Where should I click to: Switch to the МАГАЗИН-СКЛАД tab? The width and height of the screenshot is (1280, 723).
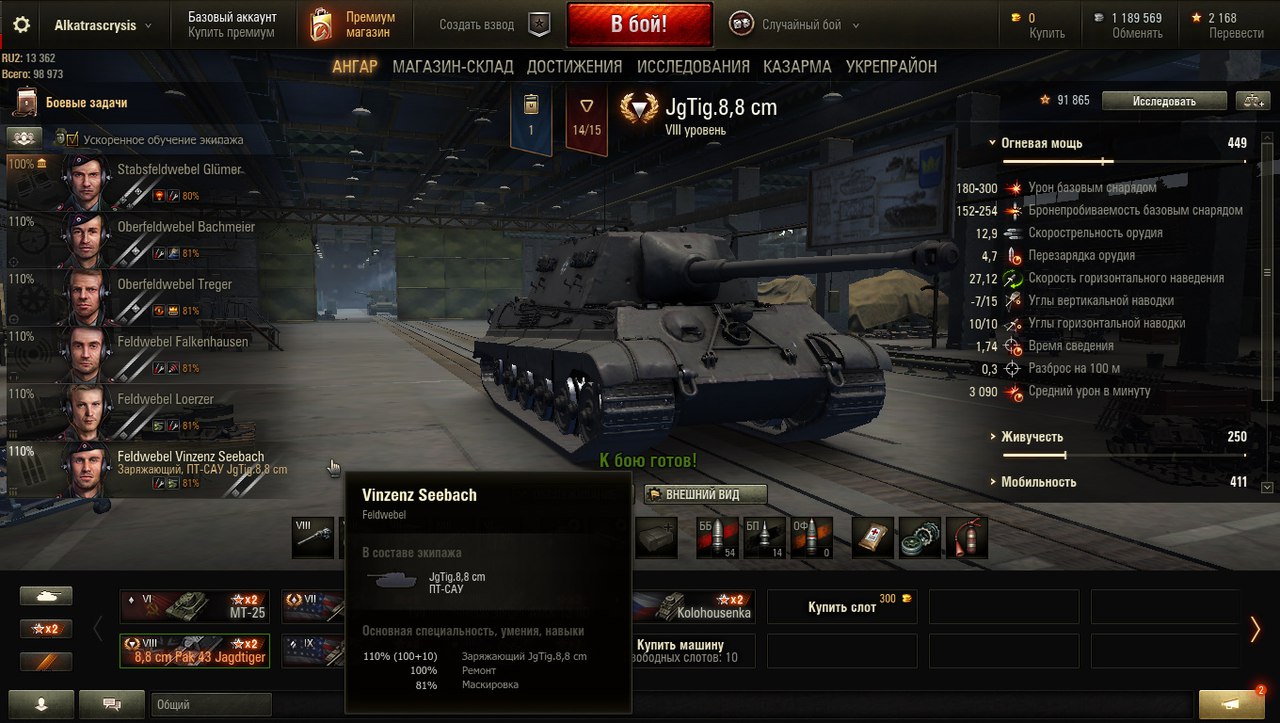click(x=453, y=67)
